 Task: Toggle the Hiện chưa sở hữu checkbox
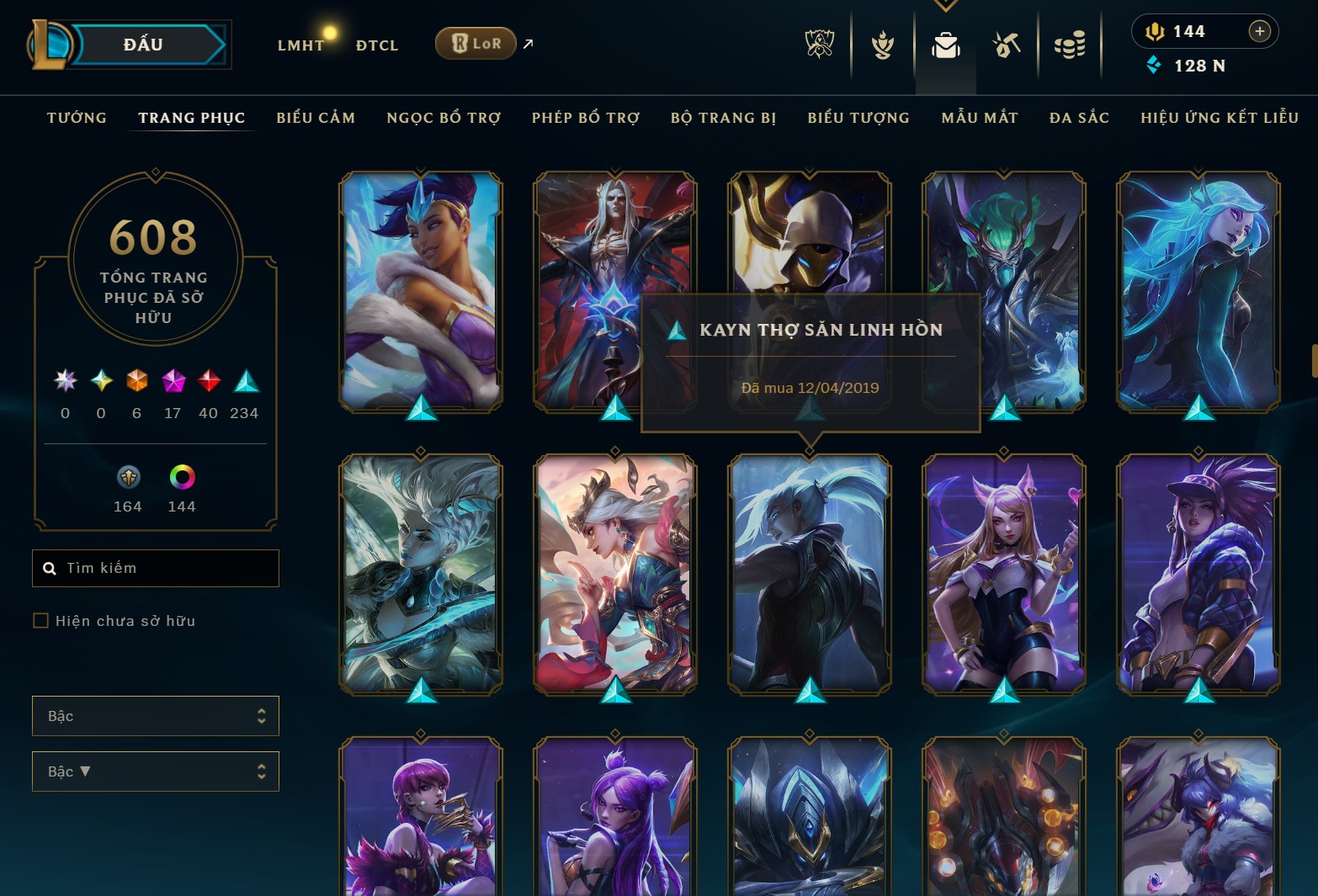coord(40,620)
